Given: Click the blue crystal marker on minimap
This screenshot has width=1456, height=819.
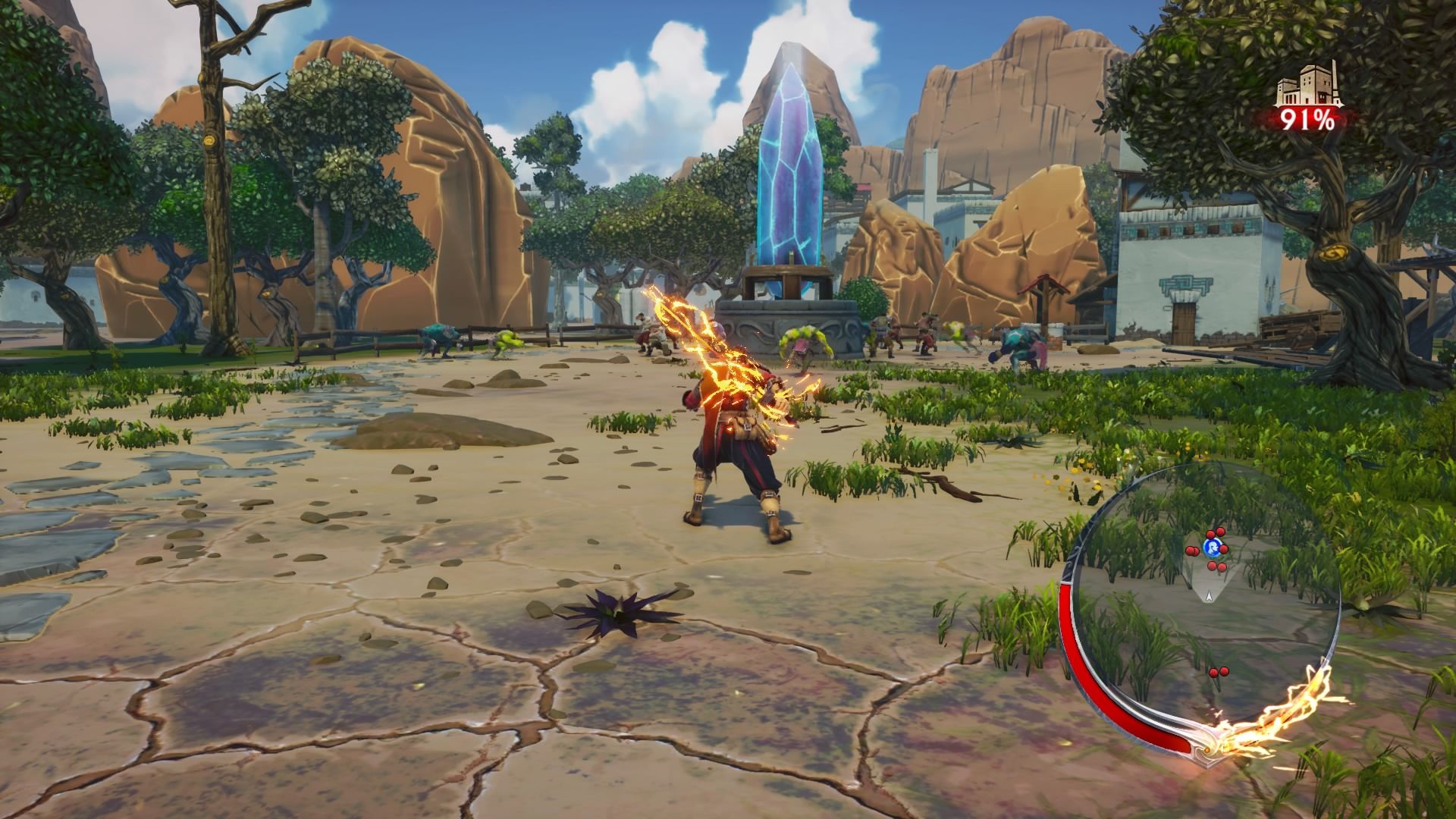Looking at the screenshot, I should coord(1211,548).
